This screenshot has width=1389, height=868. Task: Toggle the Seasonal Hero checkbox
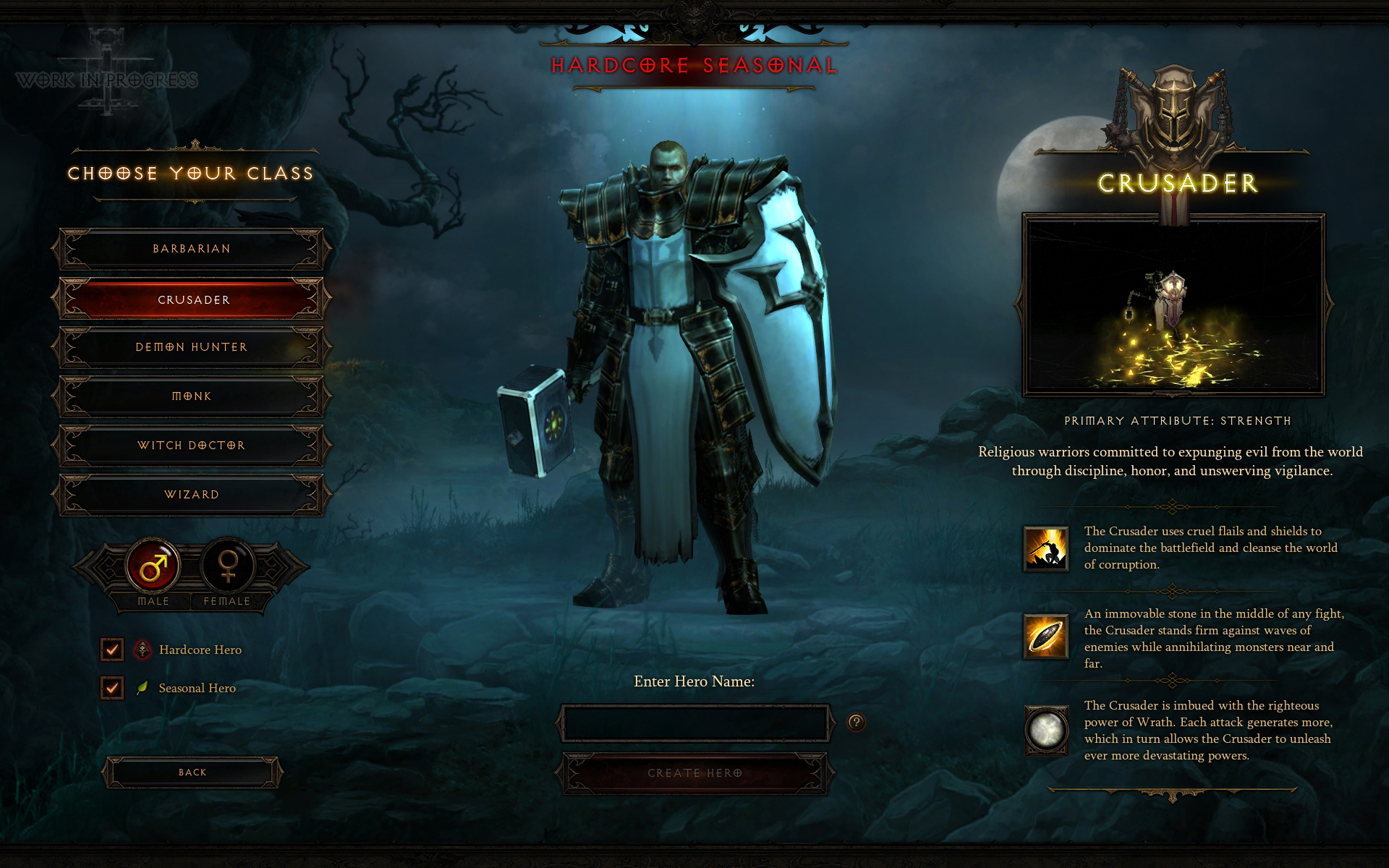coord(112,687)
